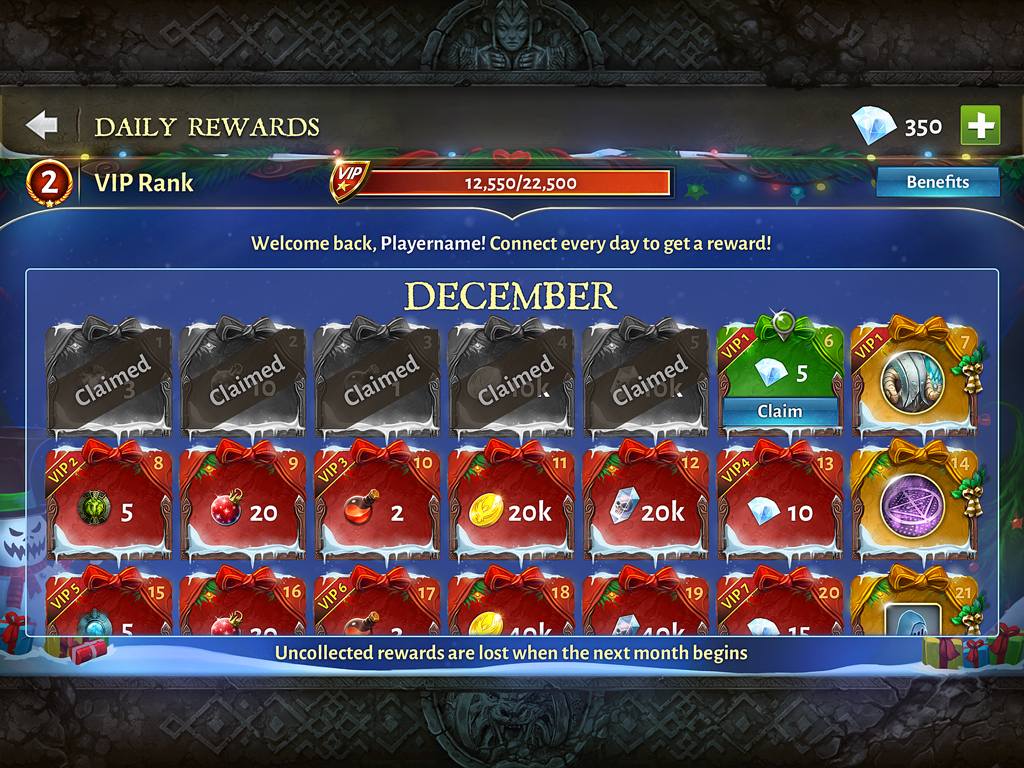Viewport: 1024px width, 768px height.
Task: Go back using the arrow button
Action: tap(42, 126)
